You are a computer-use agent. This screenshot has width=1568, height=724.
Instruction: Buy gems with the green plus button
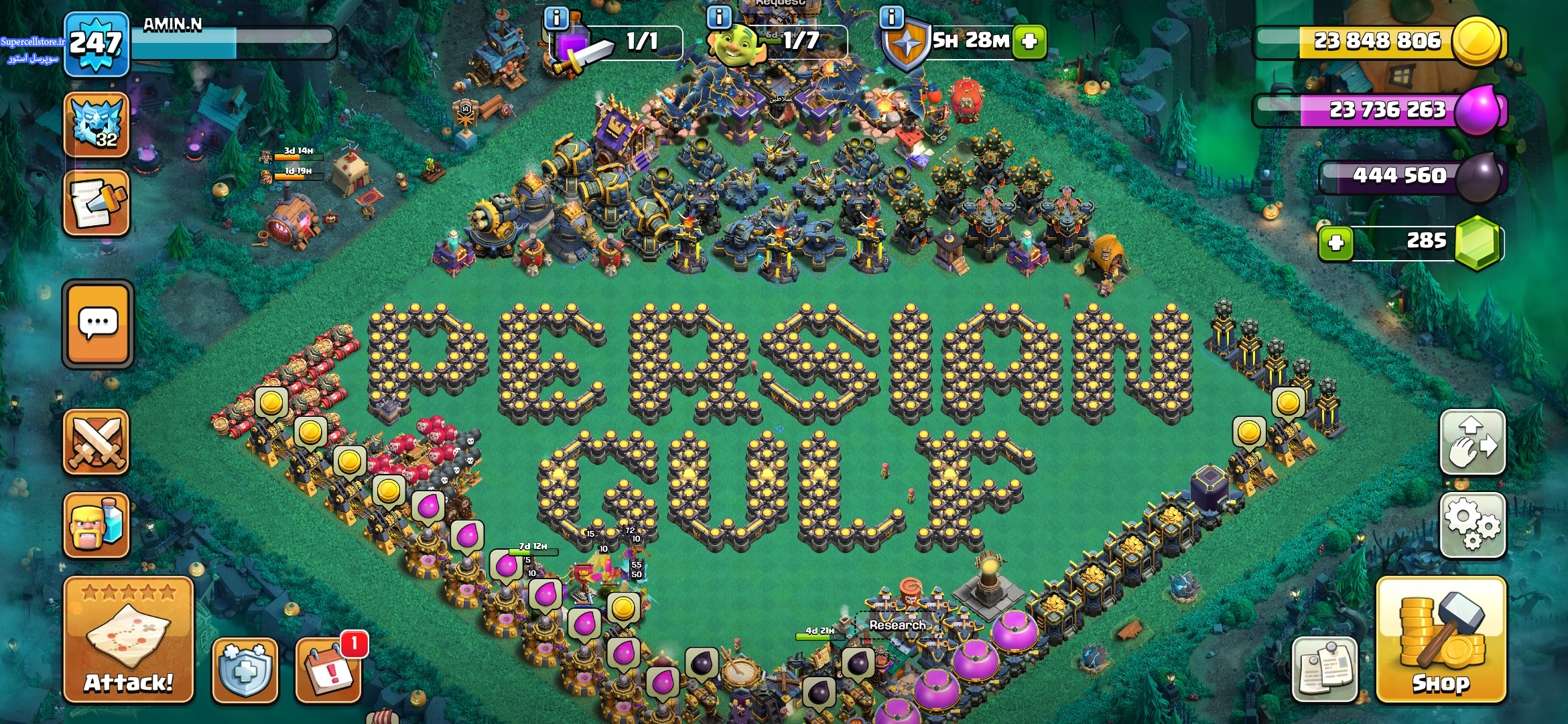pos(1335,243)
